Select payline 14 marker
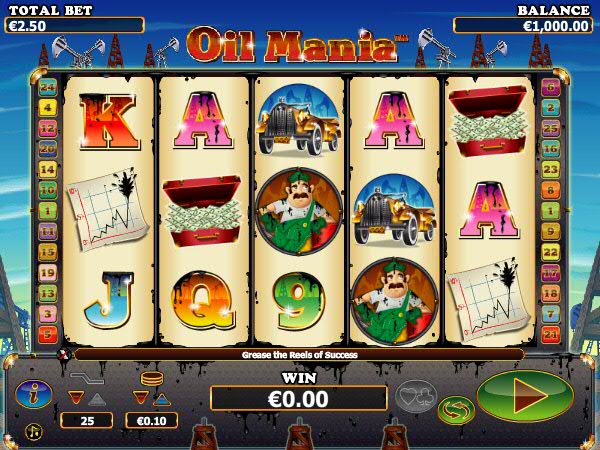This screenshot has width=600, height=450. pyautogui.click(x=47, y=169)
